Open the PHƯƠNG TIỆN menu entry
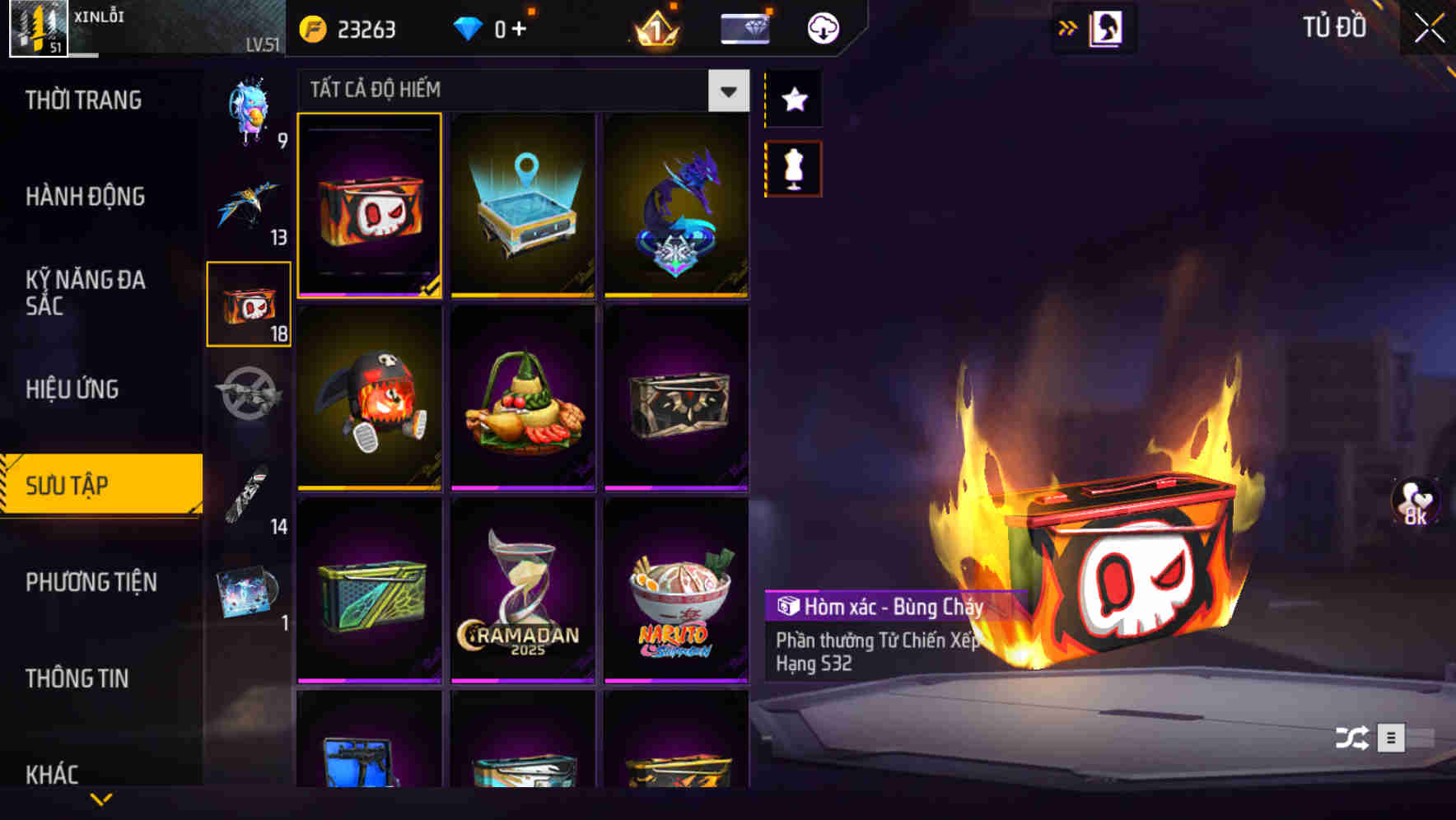Image resolution: width=1456 pixels, height=820 pixels. [91, 582]
